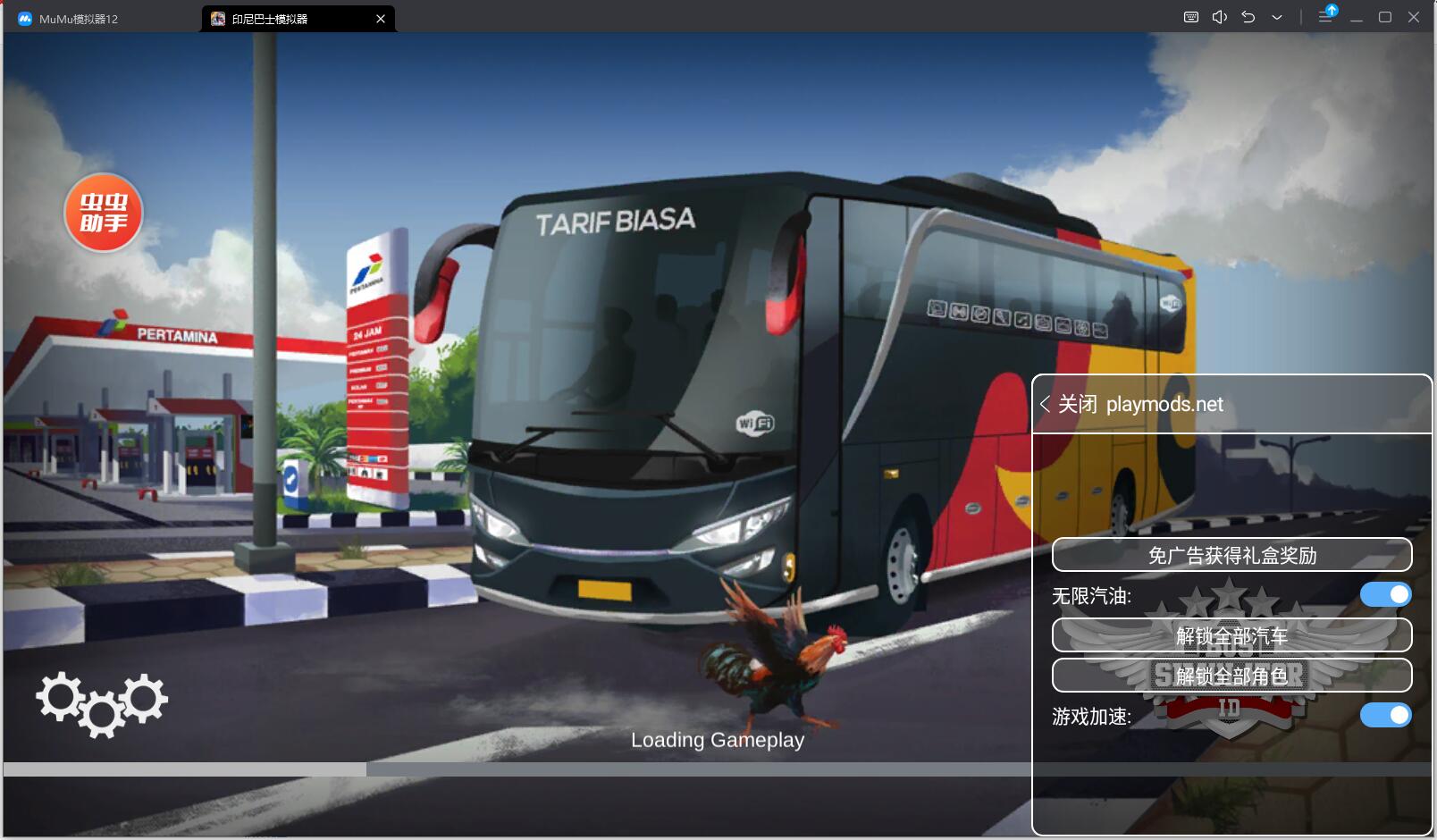Maximize the emulator window

click(1385, 18)
